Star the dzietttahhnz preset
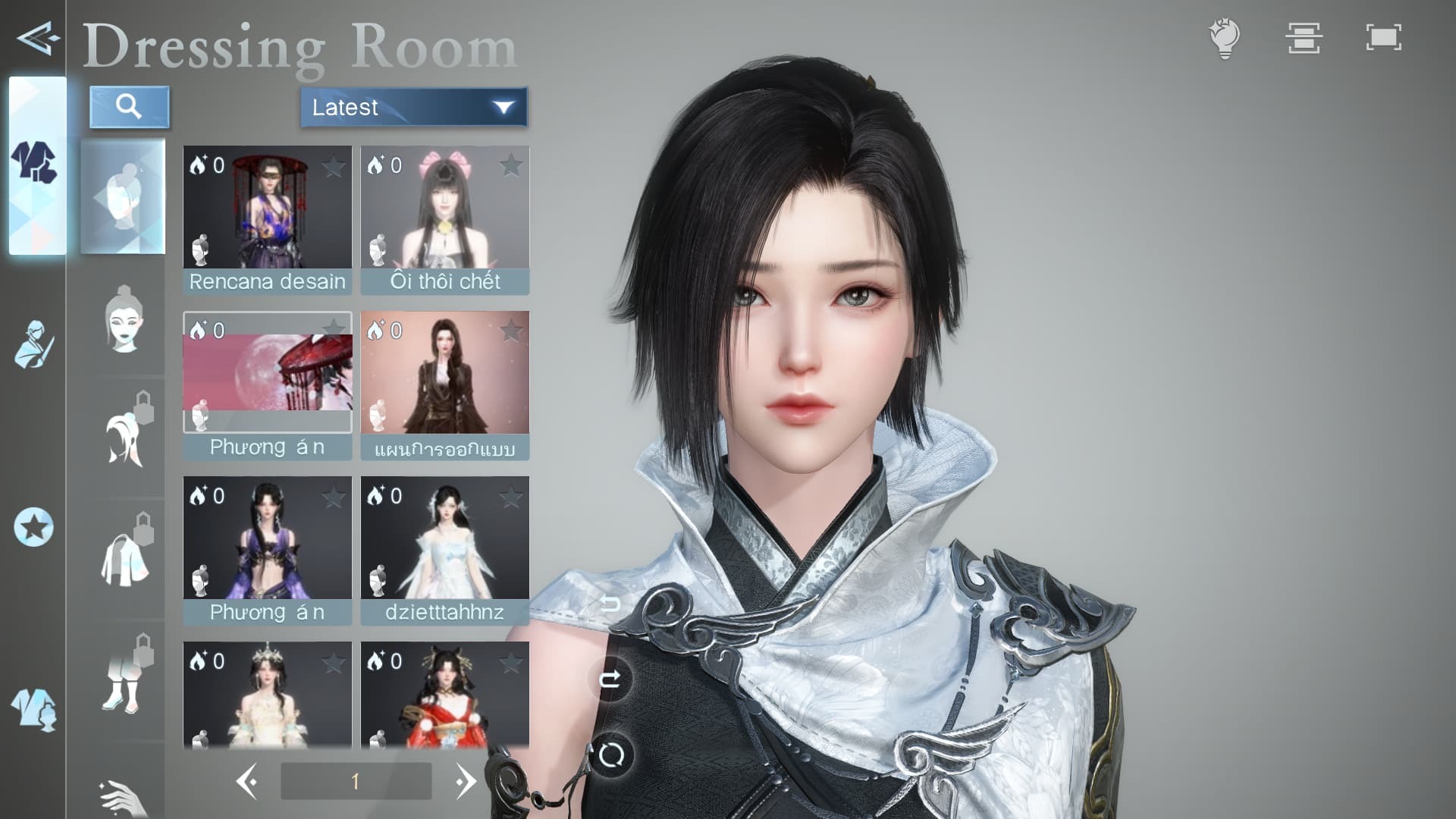This screenshot has width=1456, height=819. [510, 497]
